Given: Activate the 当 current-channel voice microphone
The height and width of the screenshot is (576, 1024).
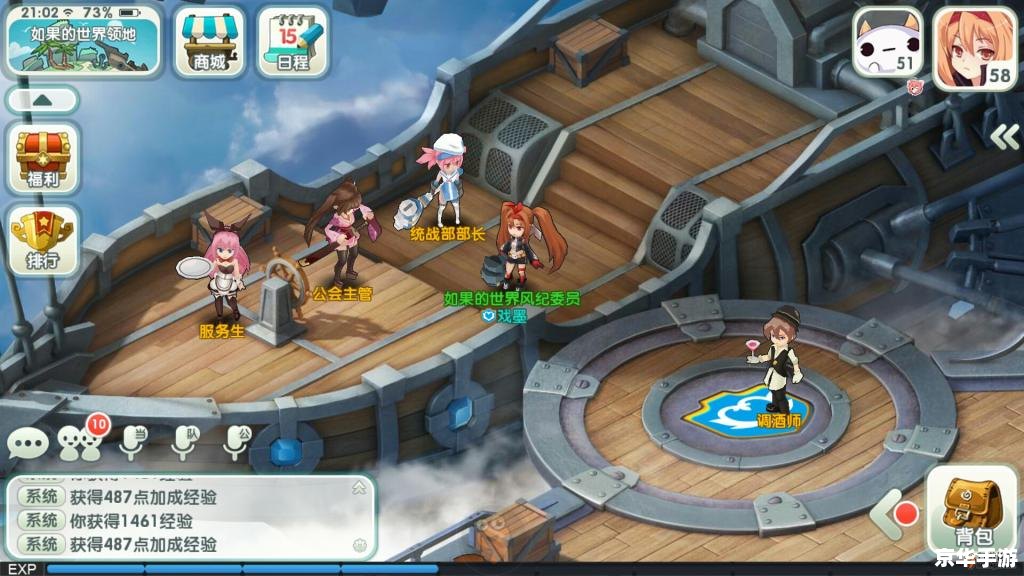Looking at the screenshot, I should (x=133, y=441).
